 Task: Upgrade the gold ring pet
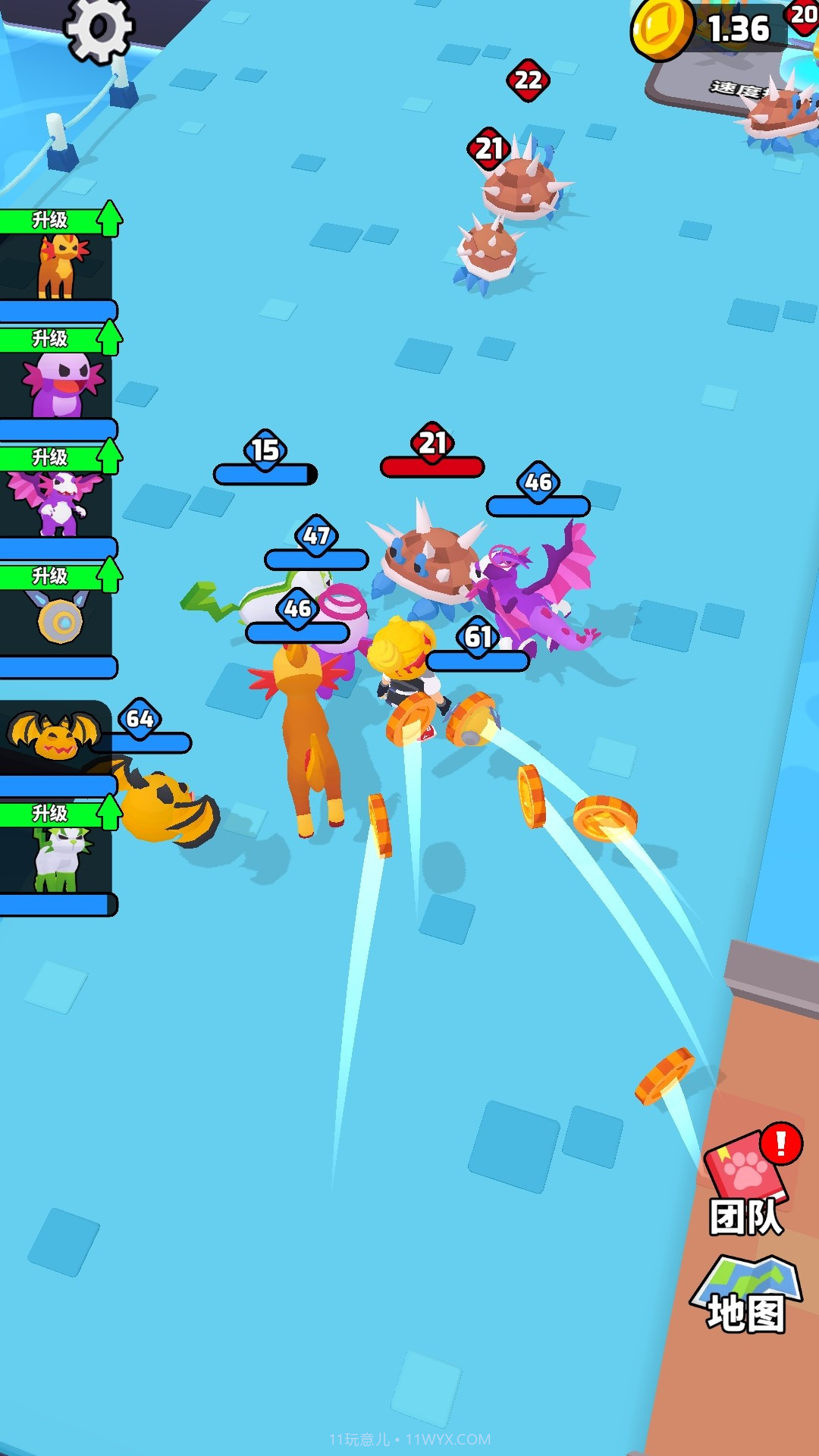59,576
